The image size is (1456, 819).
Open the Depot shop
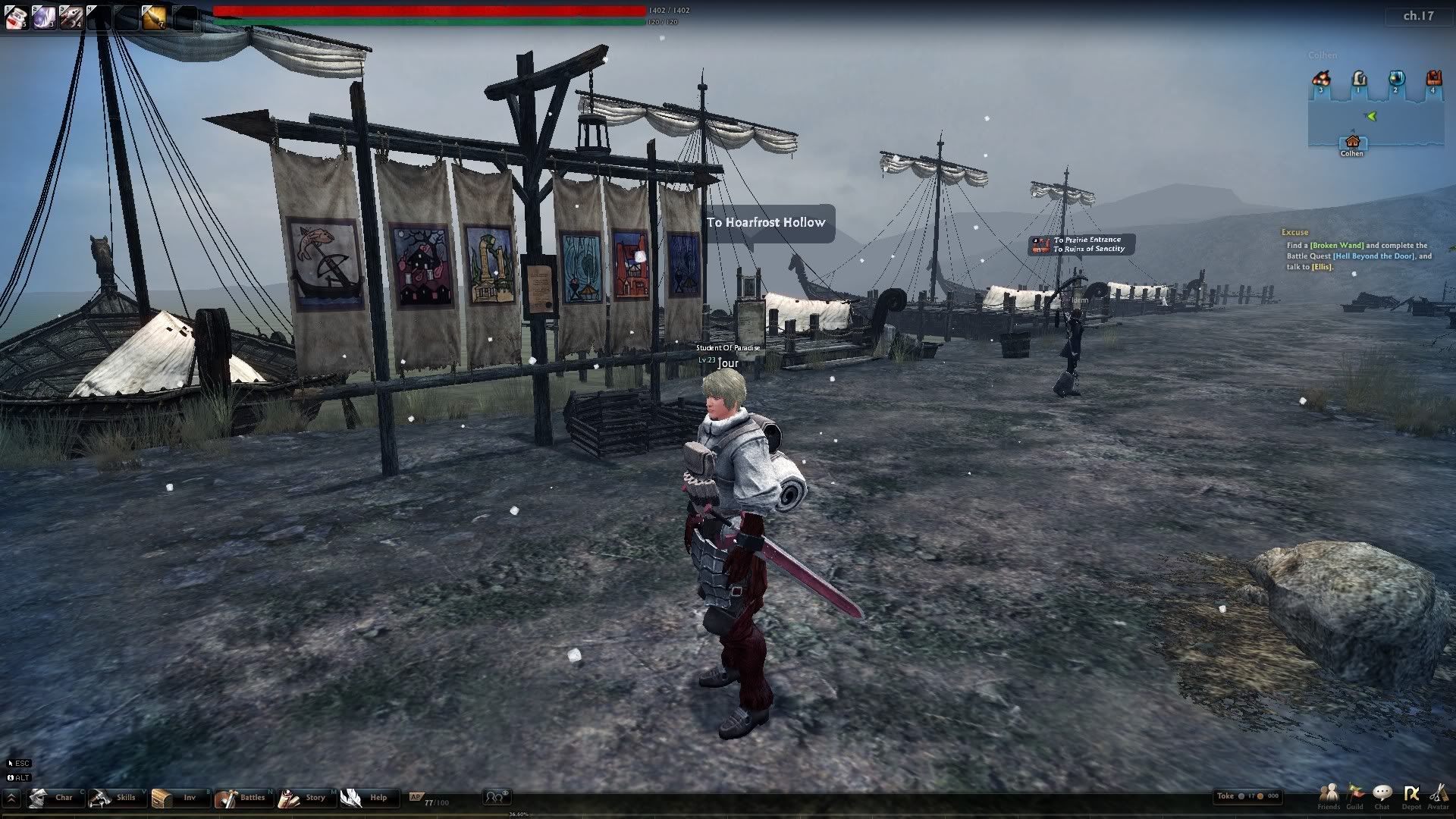(1411, 795)
